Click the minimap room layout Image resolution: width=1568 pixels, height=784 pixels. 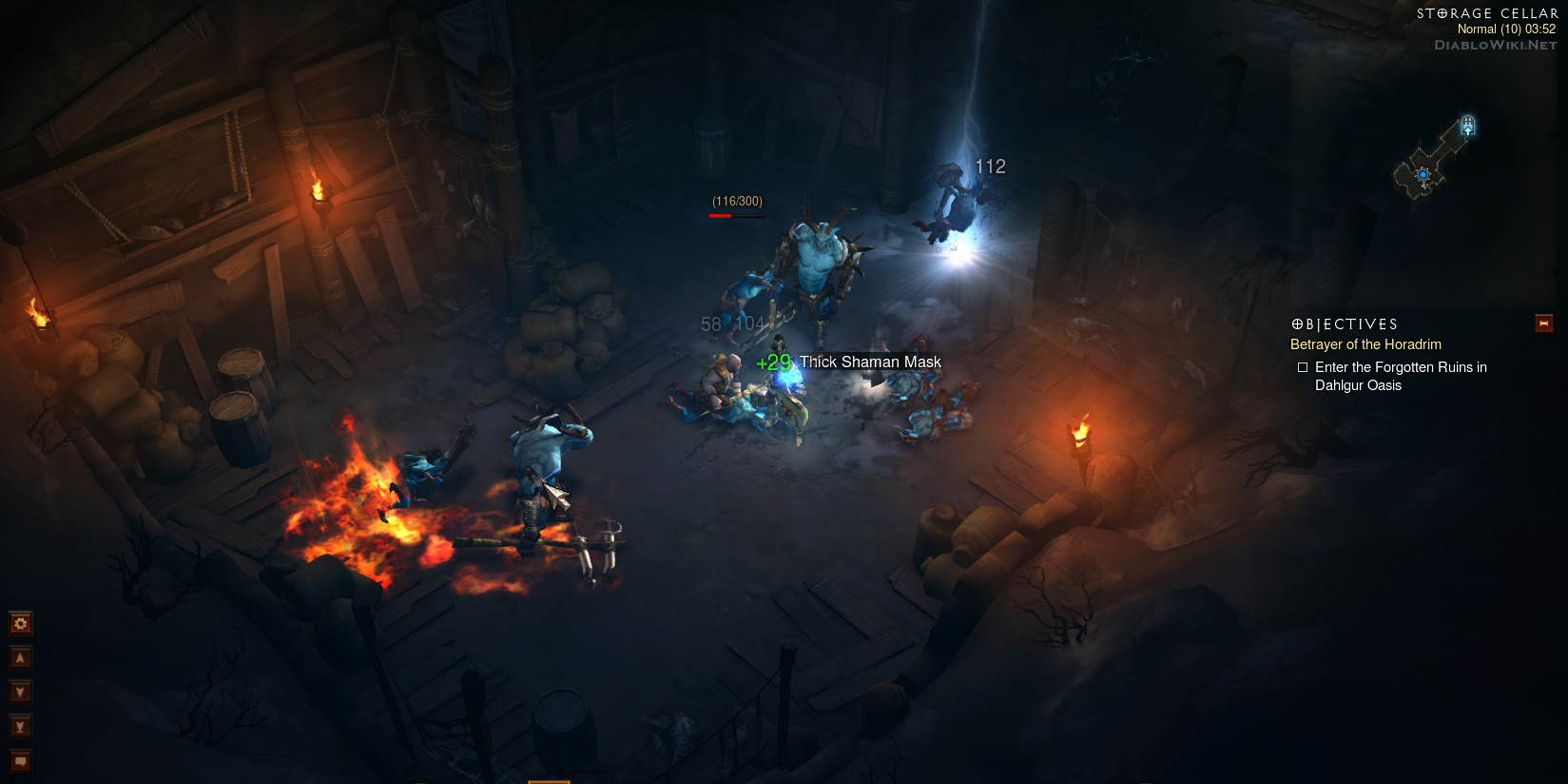tap(1423, 171)
